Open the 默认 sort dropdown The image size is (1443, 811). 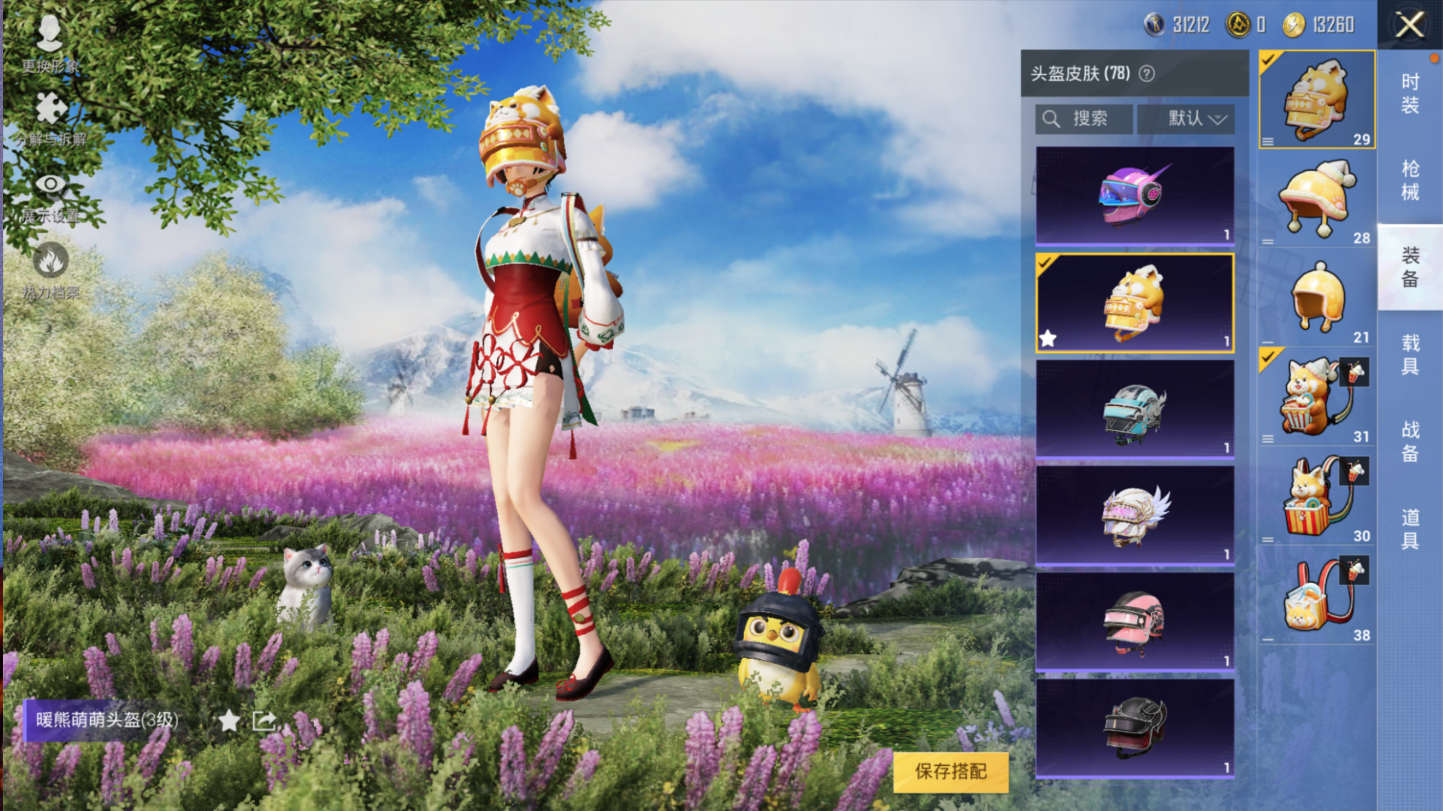coord(1186,119)
